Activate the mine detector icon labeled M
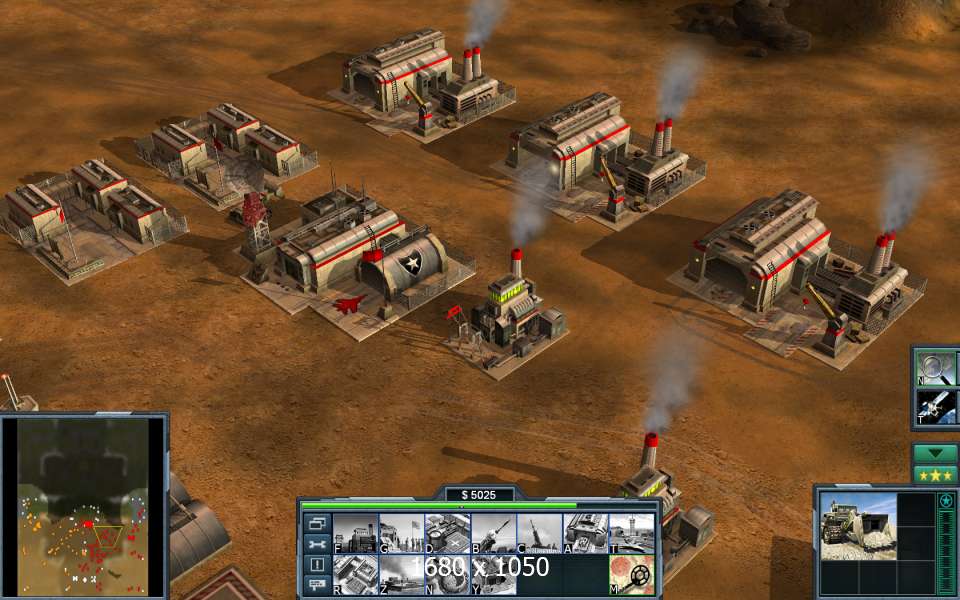 (631, 574)
